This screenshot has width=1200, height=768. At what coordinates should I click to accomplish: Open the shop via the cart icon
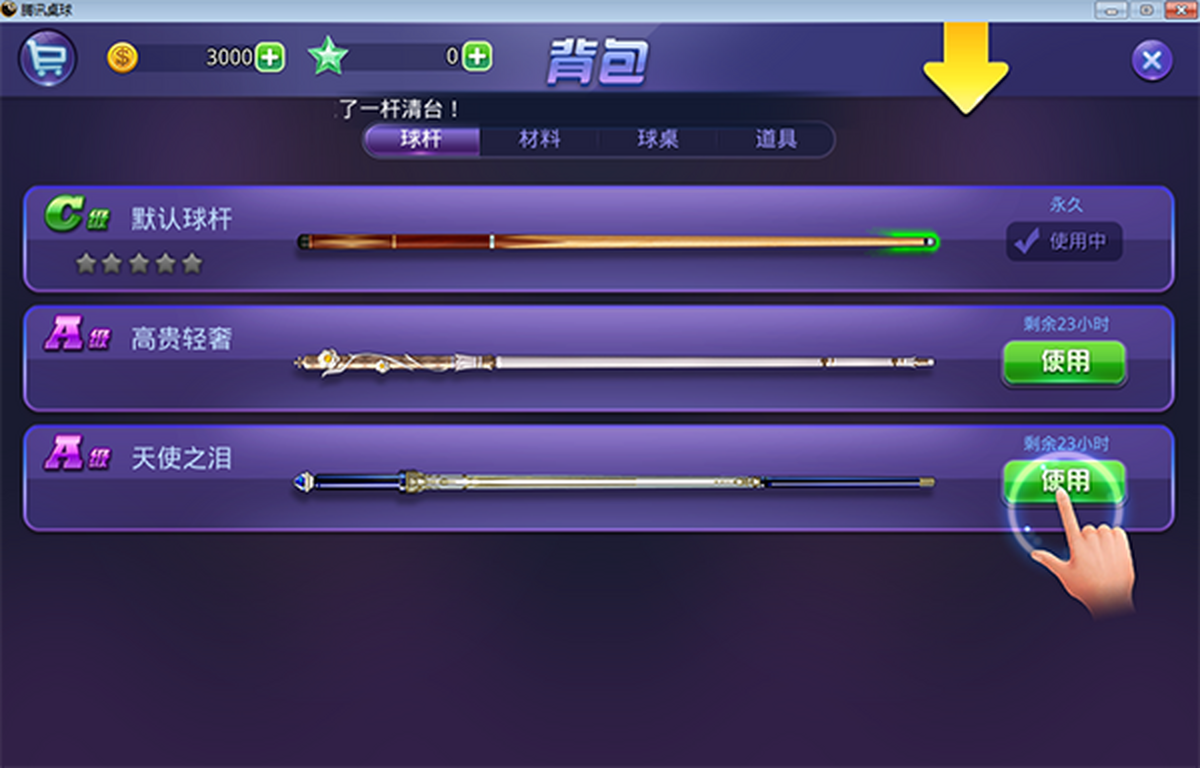47,59
